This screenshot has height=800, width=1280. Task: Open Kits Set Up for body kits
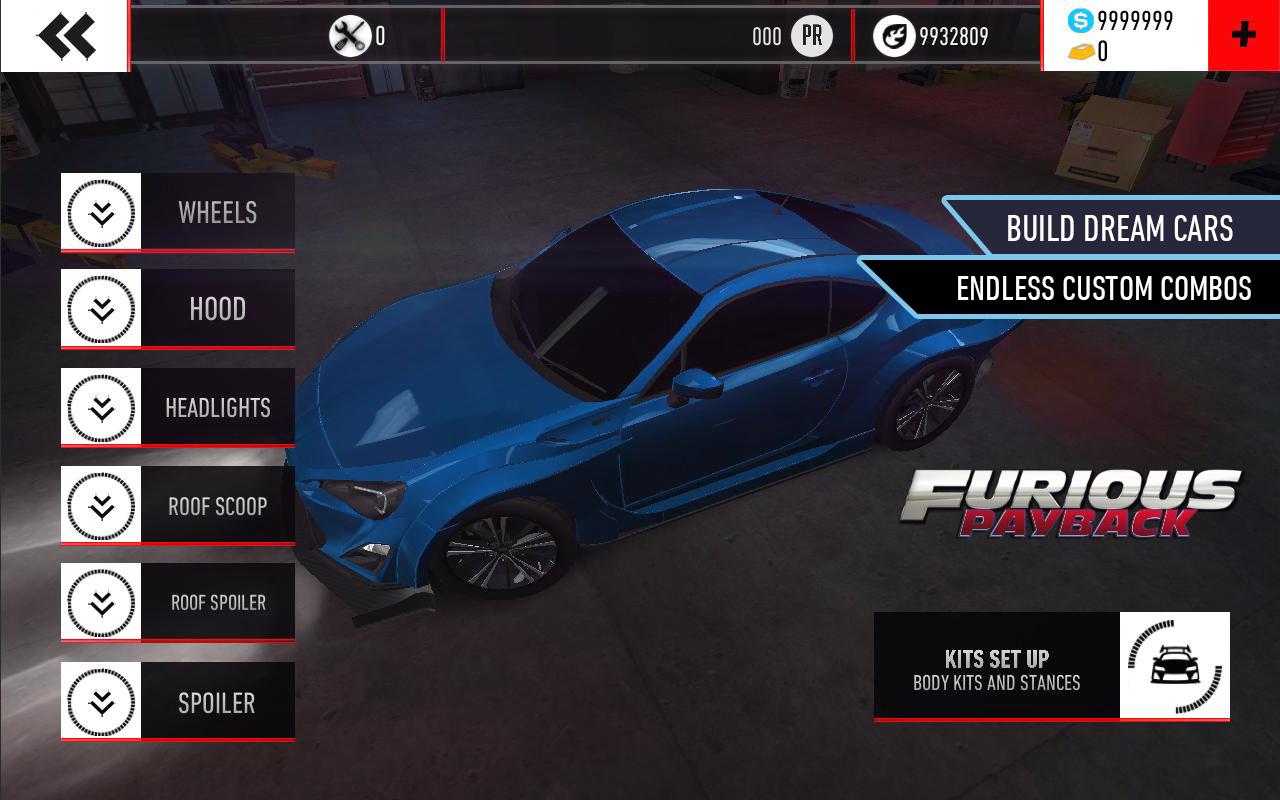998,668
